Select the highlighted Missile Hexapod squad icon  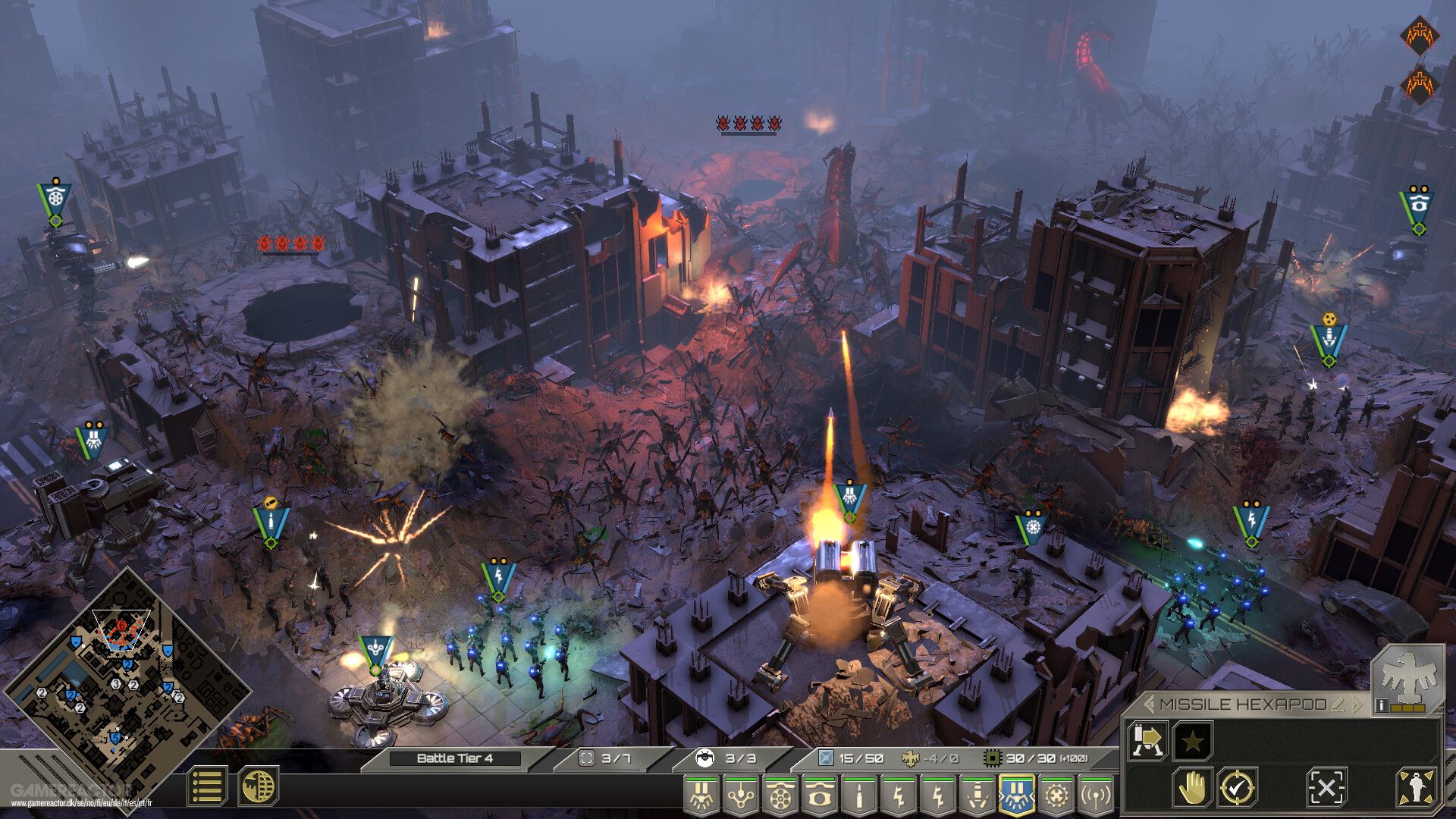coord(1015,795)
